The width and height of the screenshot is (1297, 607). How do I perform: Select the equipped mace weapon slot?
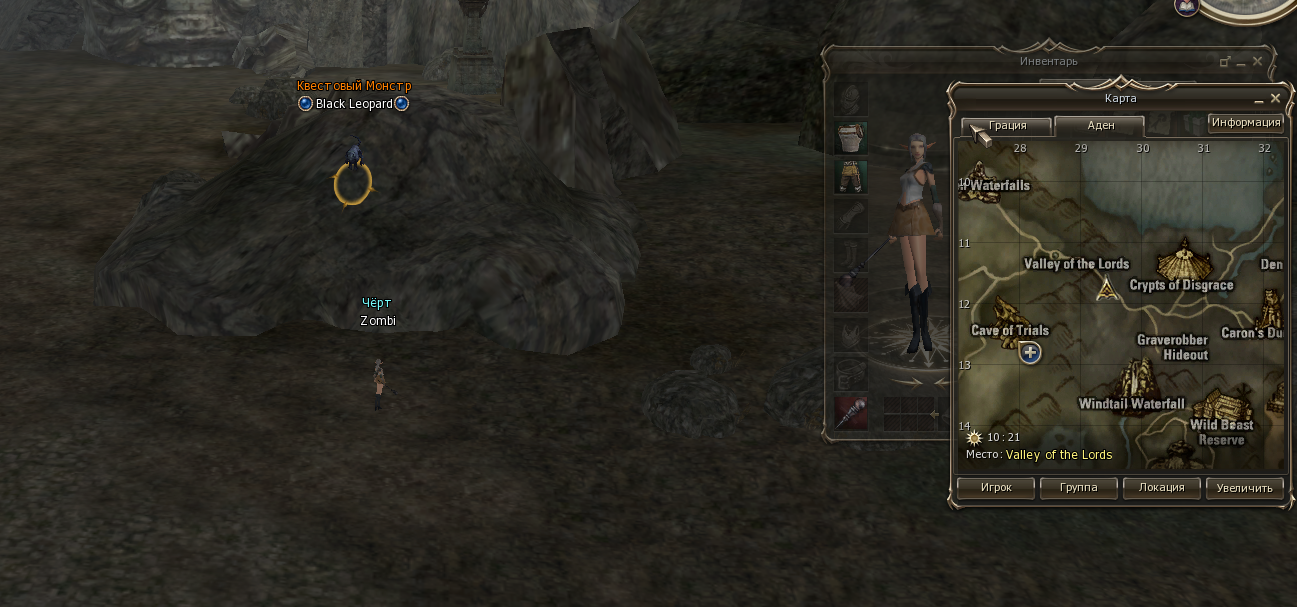(x=851, y=412)
